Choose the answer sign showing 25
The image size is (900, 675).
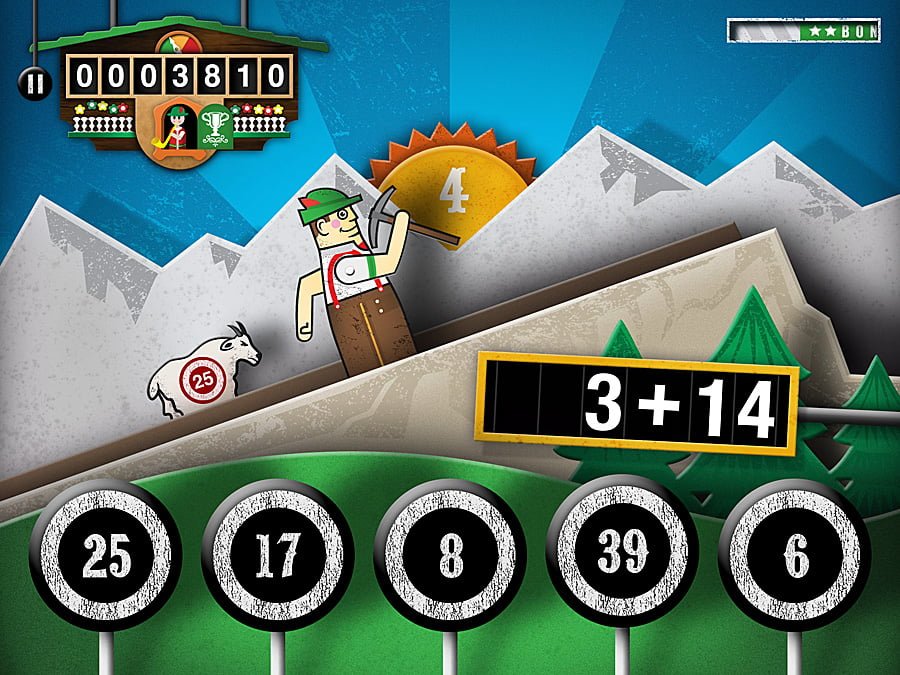(107, 556)
